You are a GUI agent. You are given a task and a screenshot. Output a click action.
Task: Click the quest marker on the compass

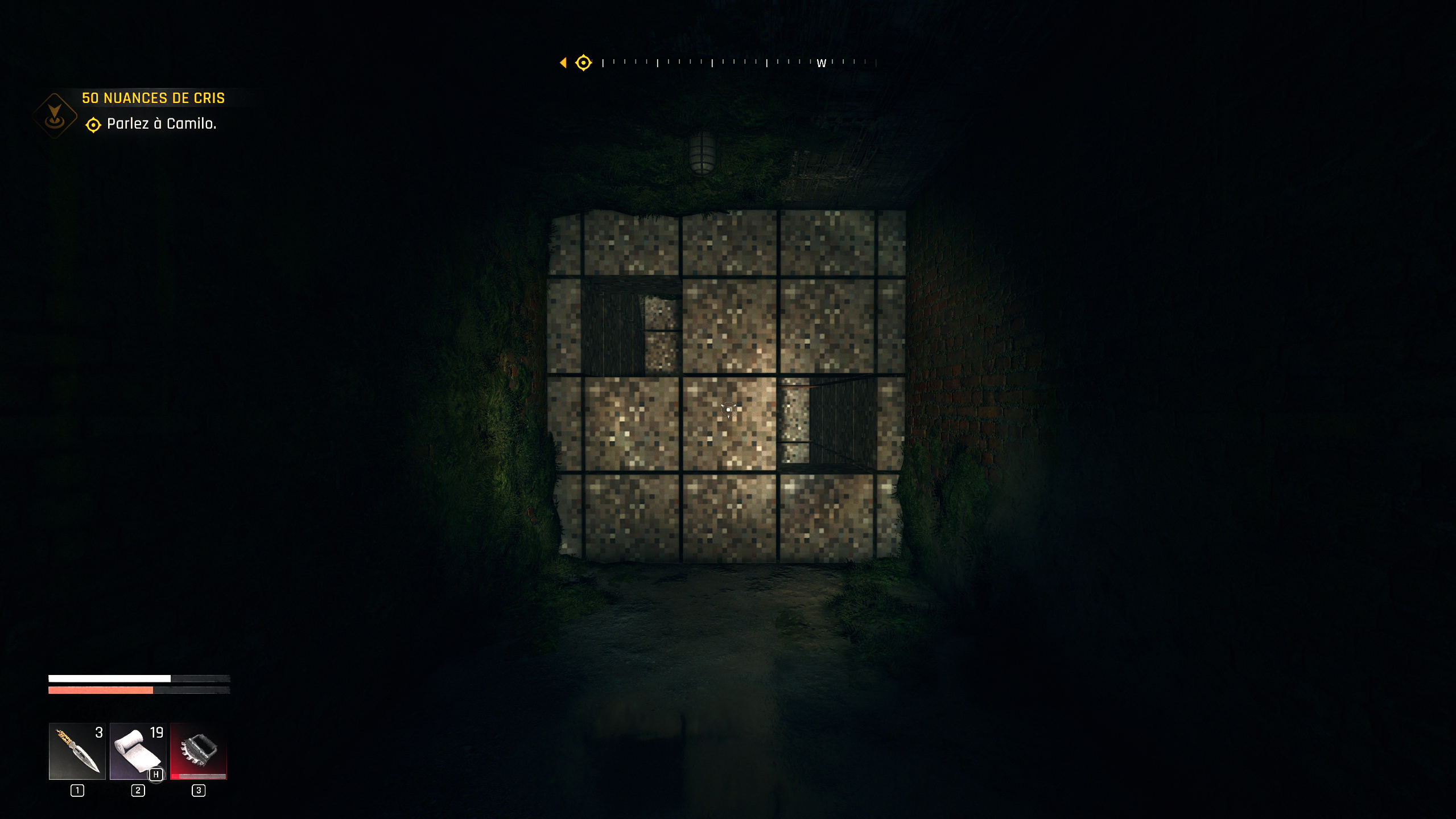click(583, 63)
